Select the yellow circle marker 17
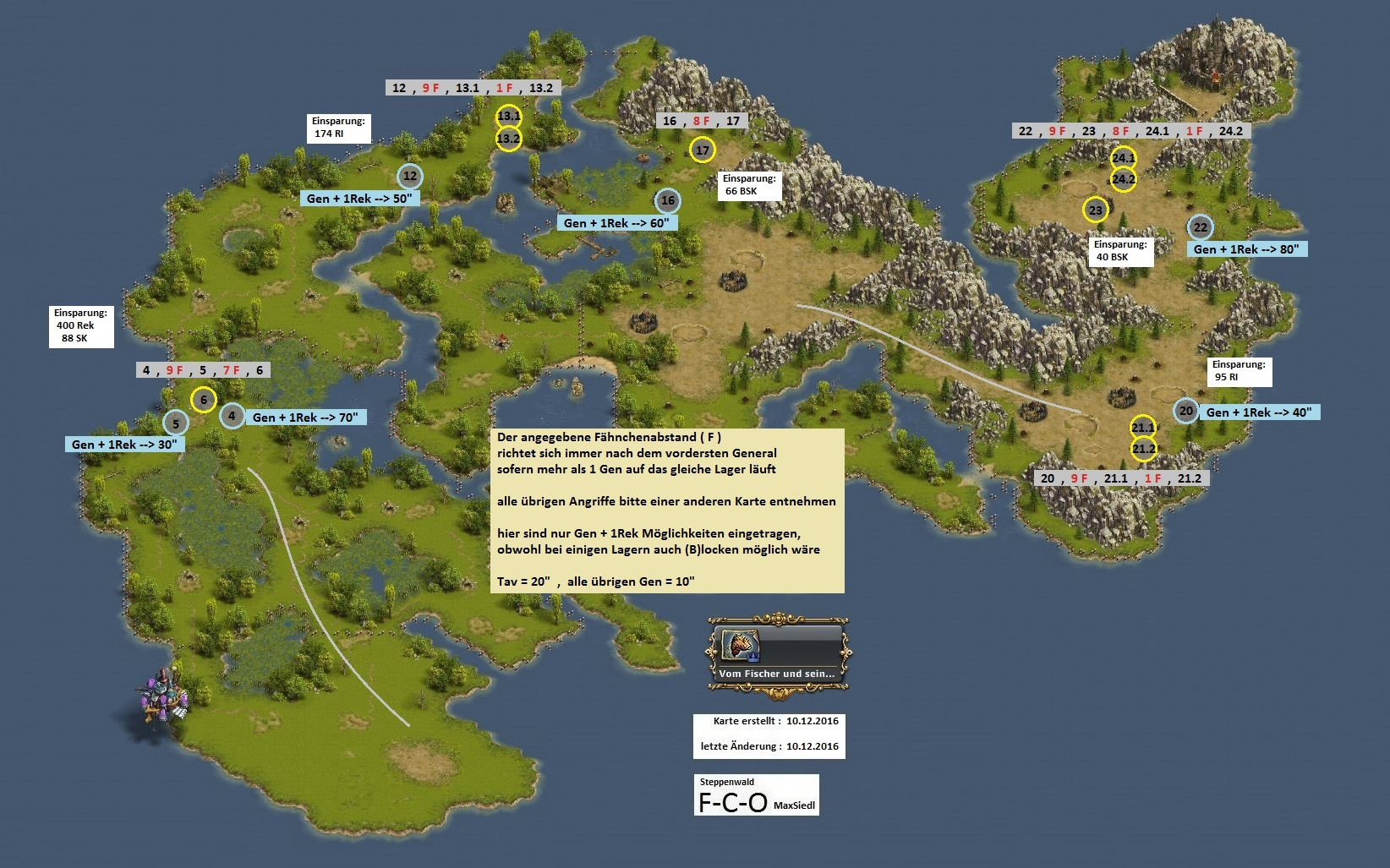This screenshot has width=1390, height=868. point(702,150)
